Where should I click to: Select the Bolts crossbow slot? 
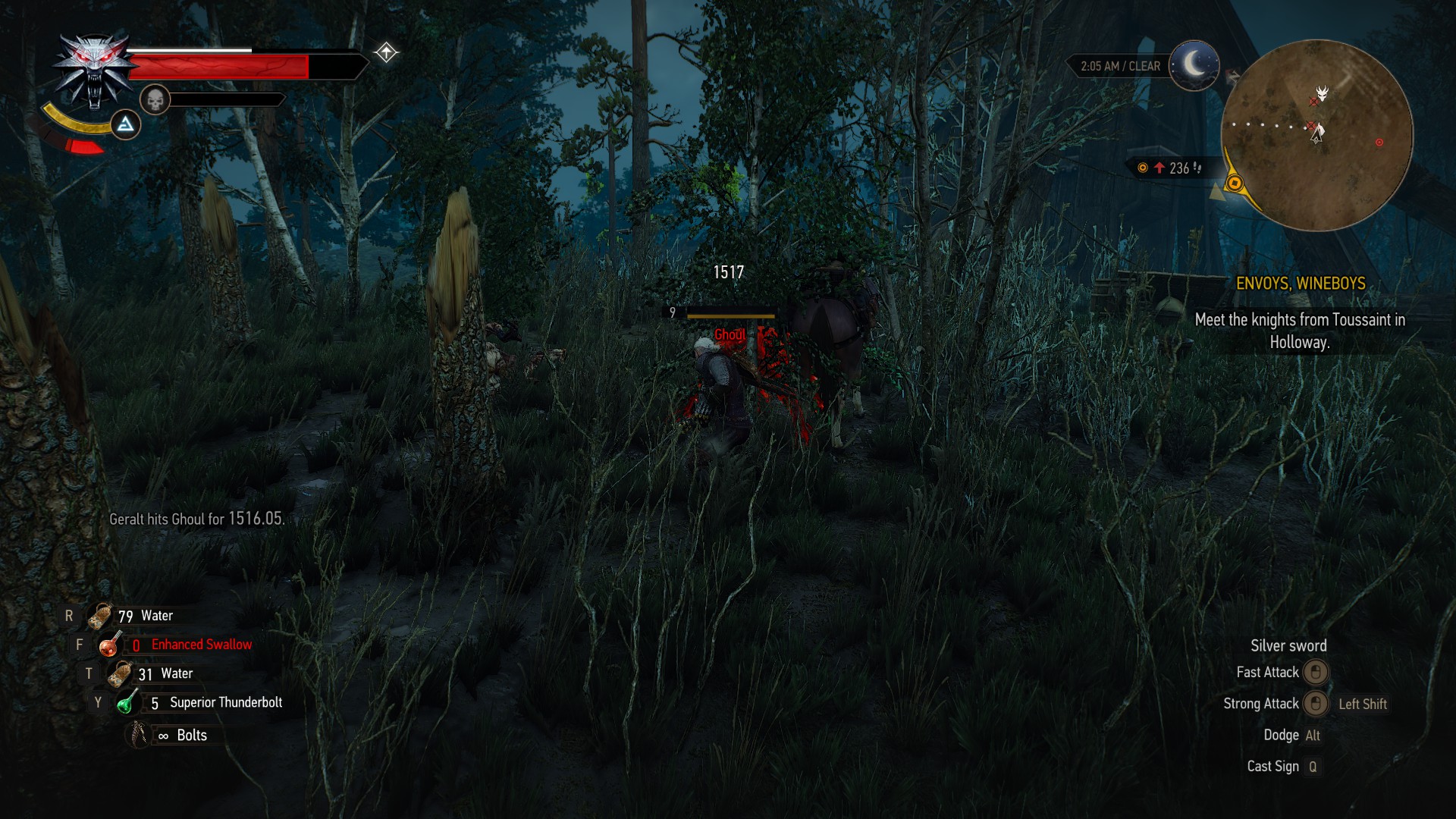(139, 735)
